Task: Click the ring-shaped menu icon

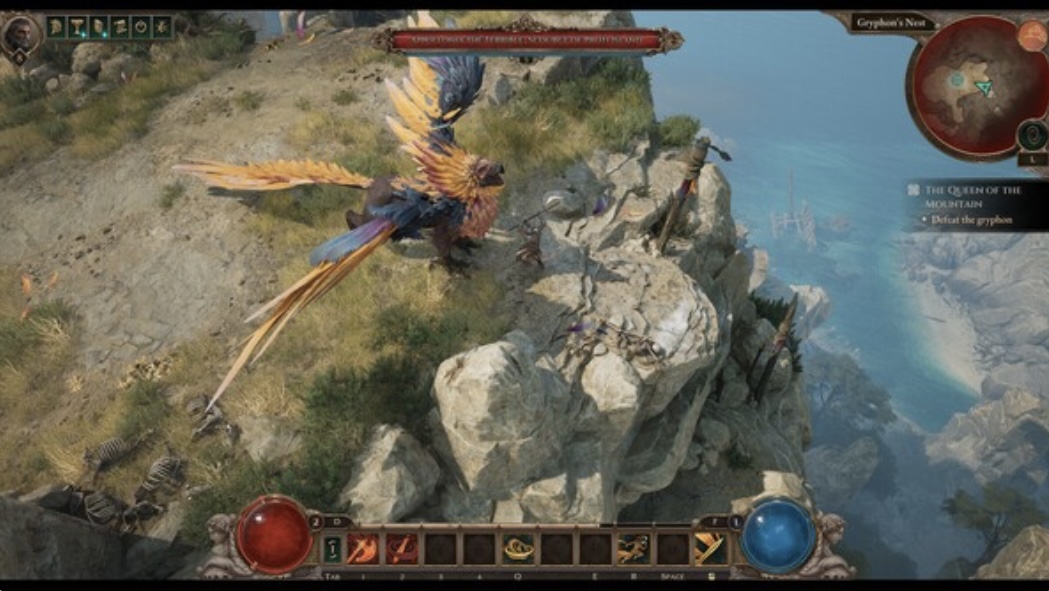Action: click(x=141, y=27)
